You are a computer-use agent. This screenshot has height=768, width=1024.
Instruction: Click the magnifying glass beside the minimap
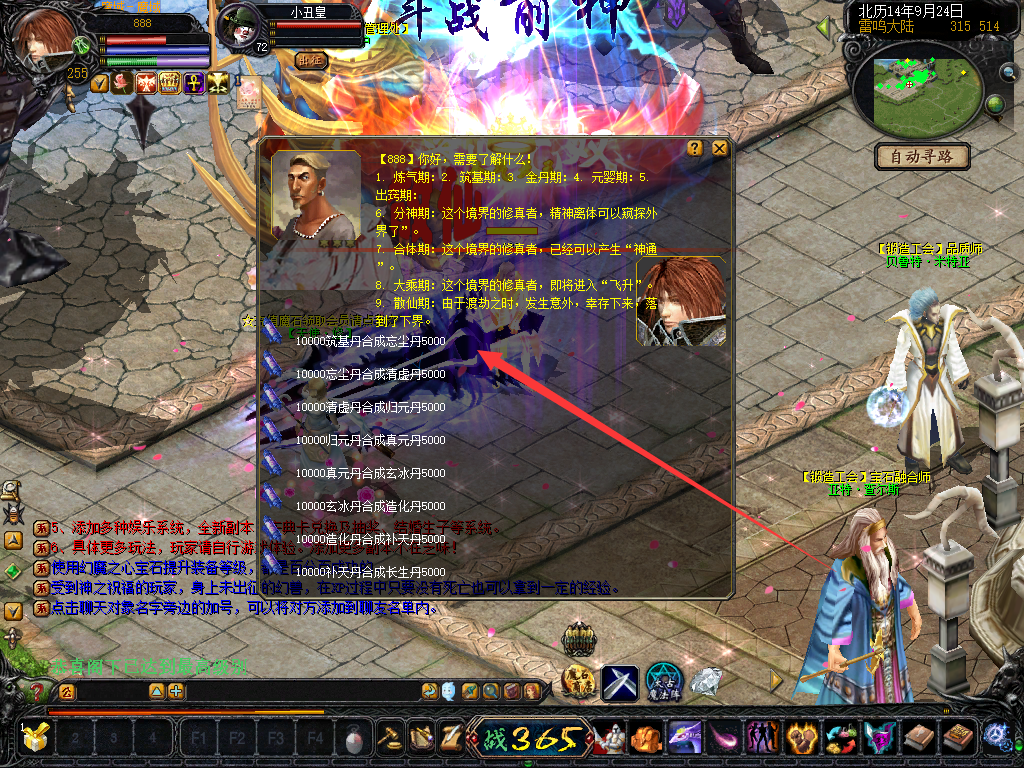coord(1007,72)
